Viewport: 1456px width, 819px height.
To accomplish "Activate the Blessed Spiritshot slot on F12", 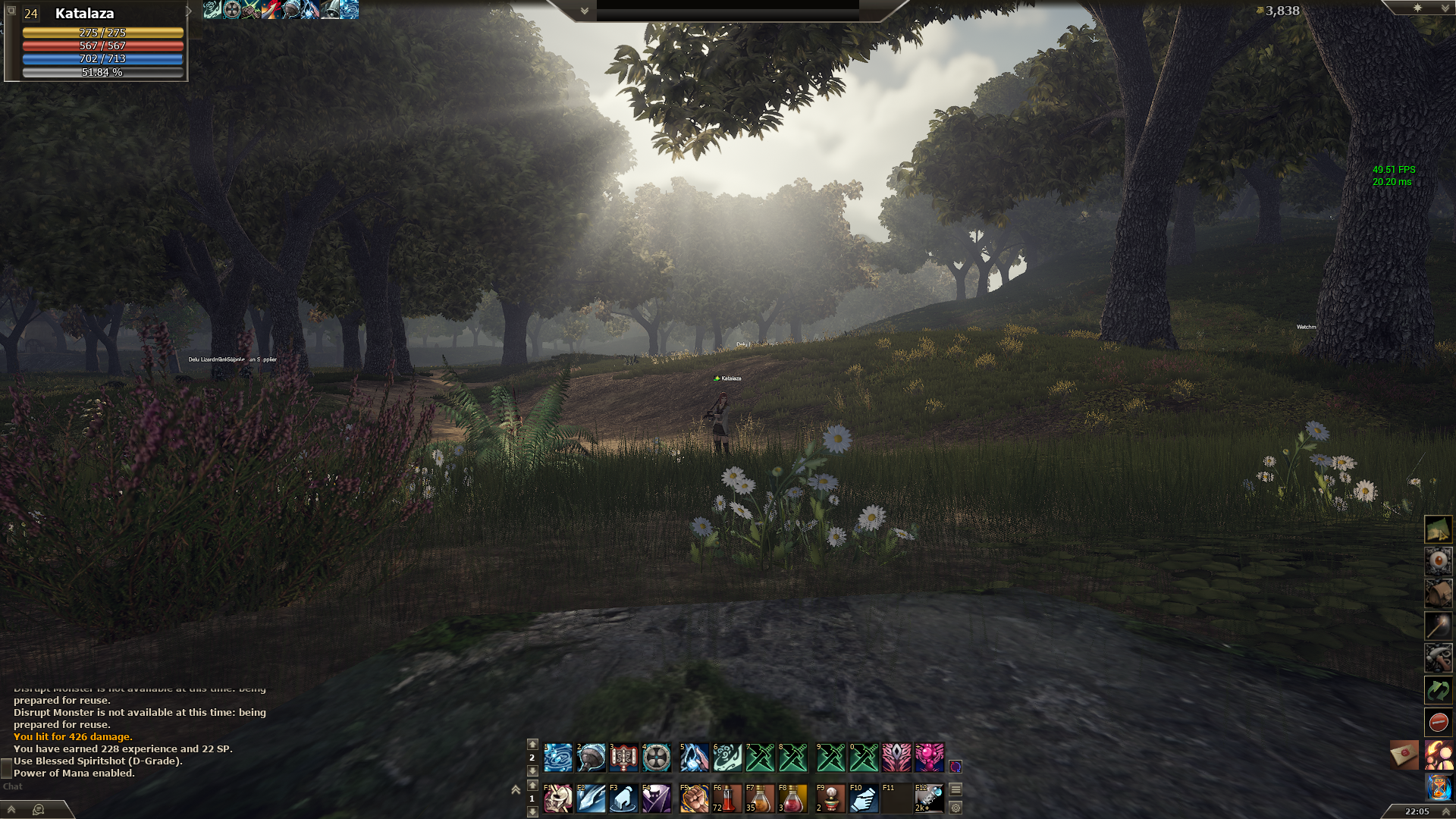I will [930, 799].
